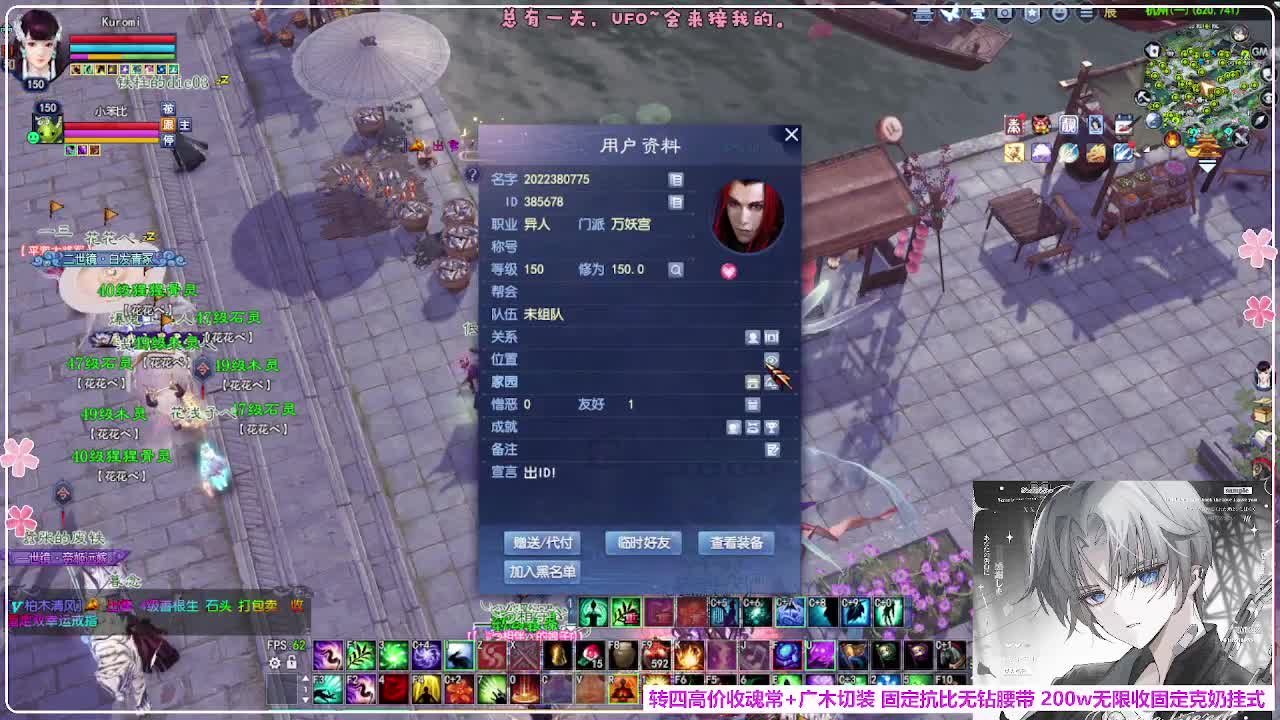Click the magnifier icon beside 修为 150.0
Viewport: 1280px width, 720px height.
pyautogui.click(x=676, y=270)
